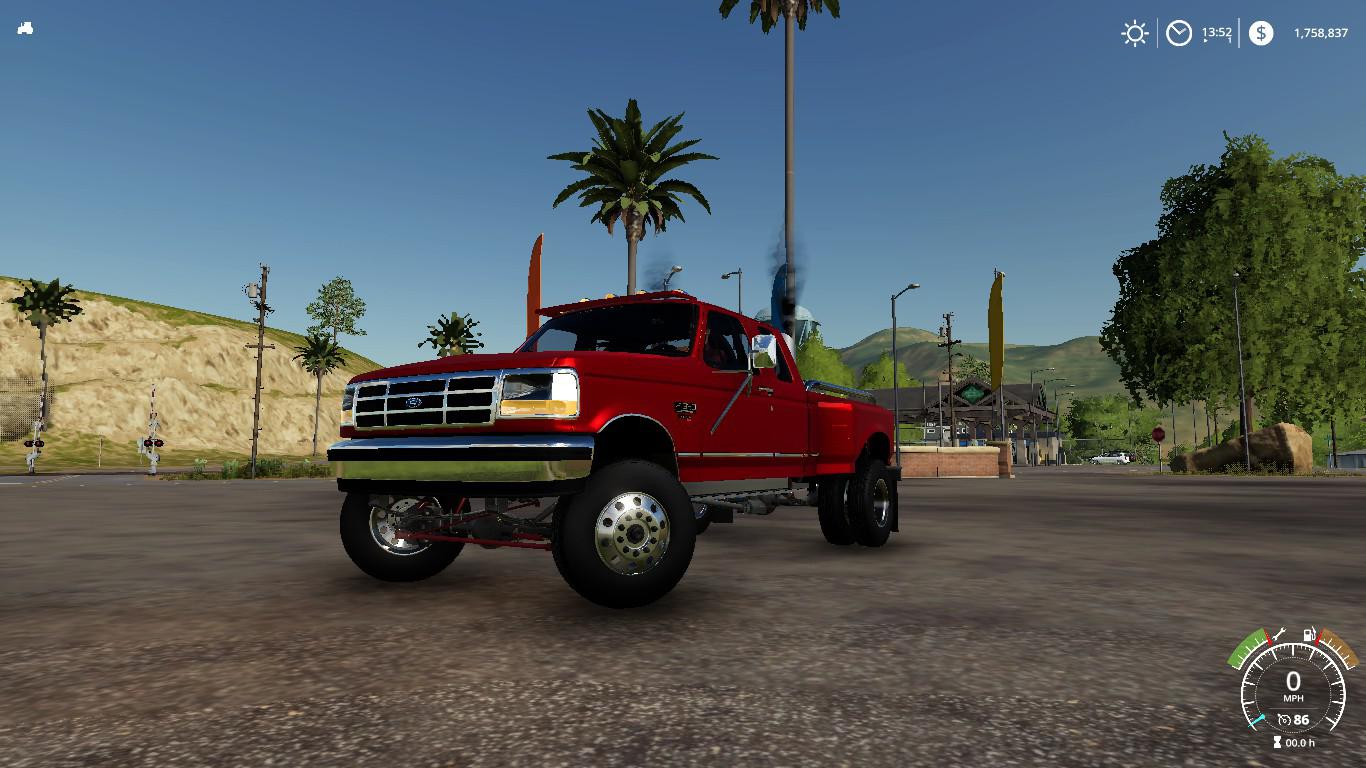1366x768 pixels.
Task: Click the fuel pump icon on the gauge cluster
Action: coord(1309,634)
